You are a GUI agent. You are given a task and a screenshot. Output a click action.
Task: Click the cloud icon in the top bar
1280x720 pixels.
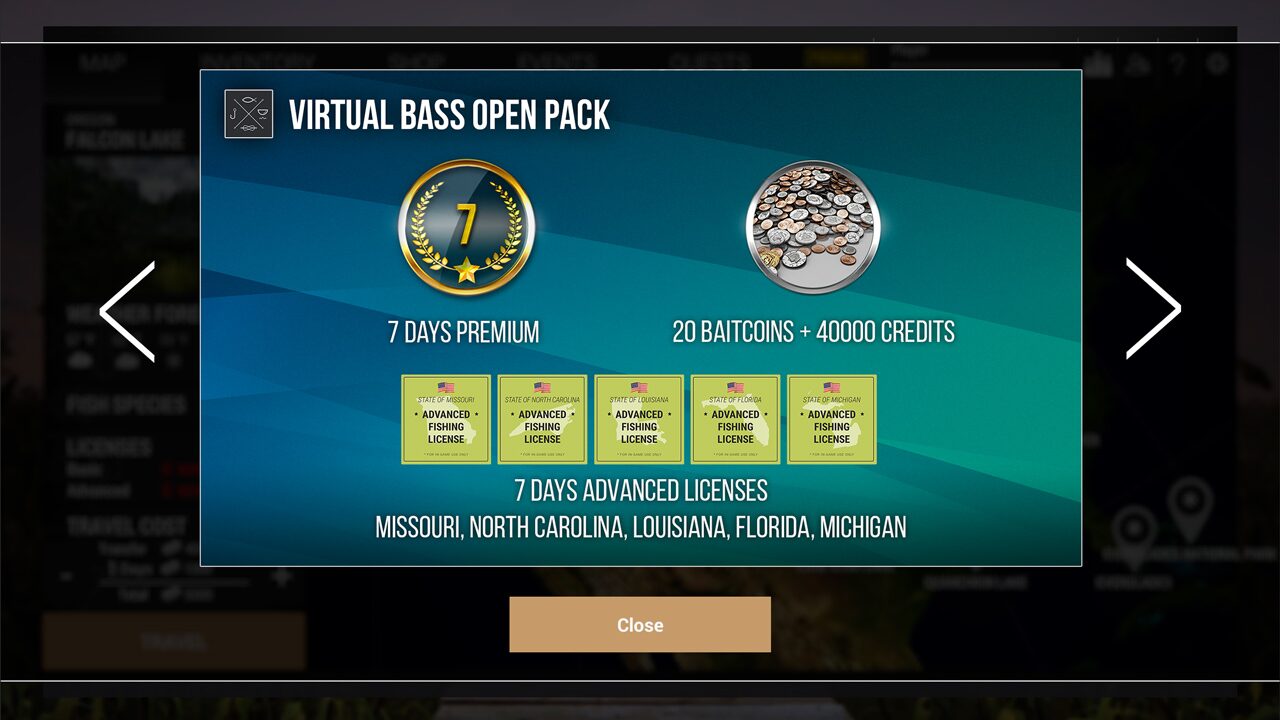1136,62
